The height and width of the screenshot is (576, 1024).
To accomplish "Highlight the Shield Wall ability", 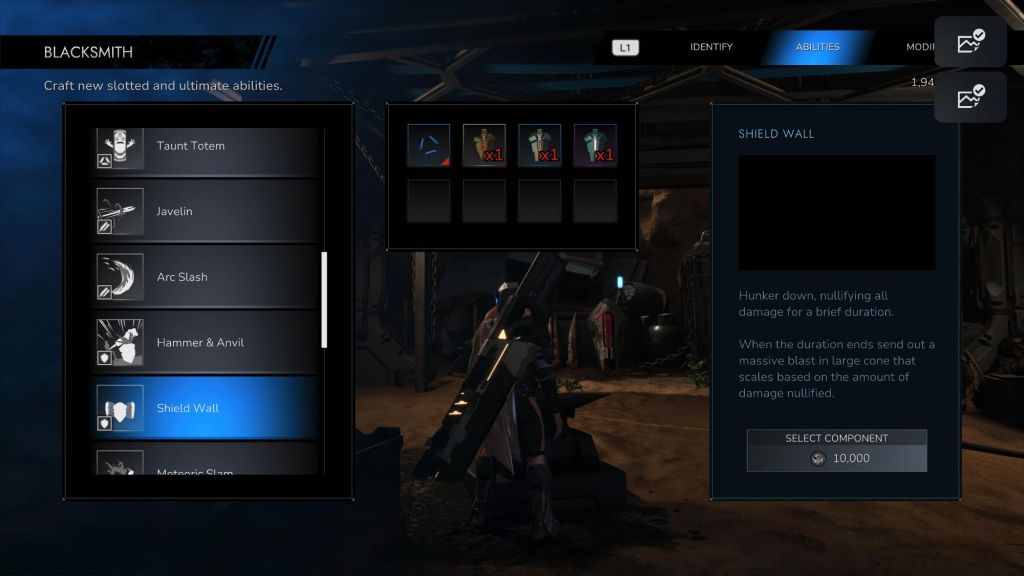I will (205, 408).
